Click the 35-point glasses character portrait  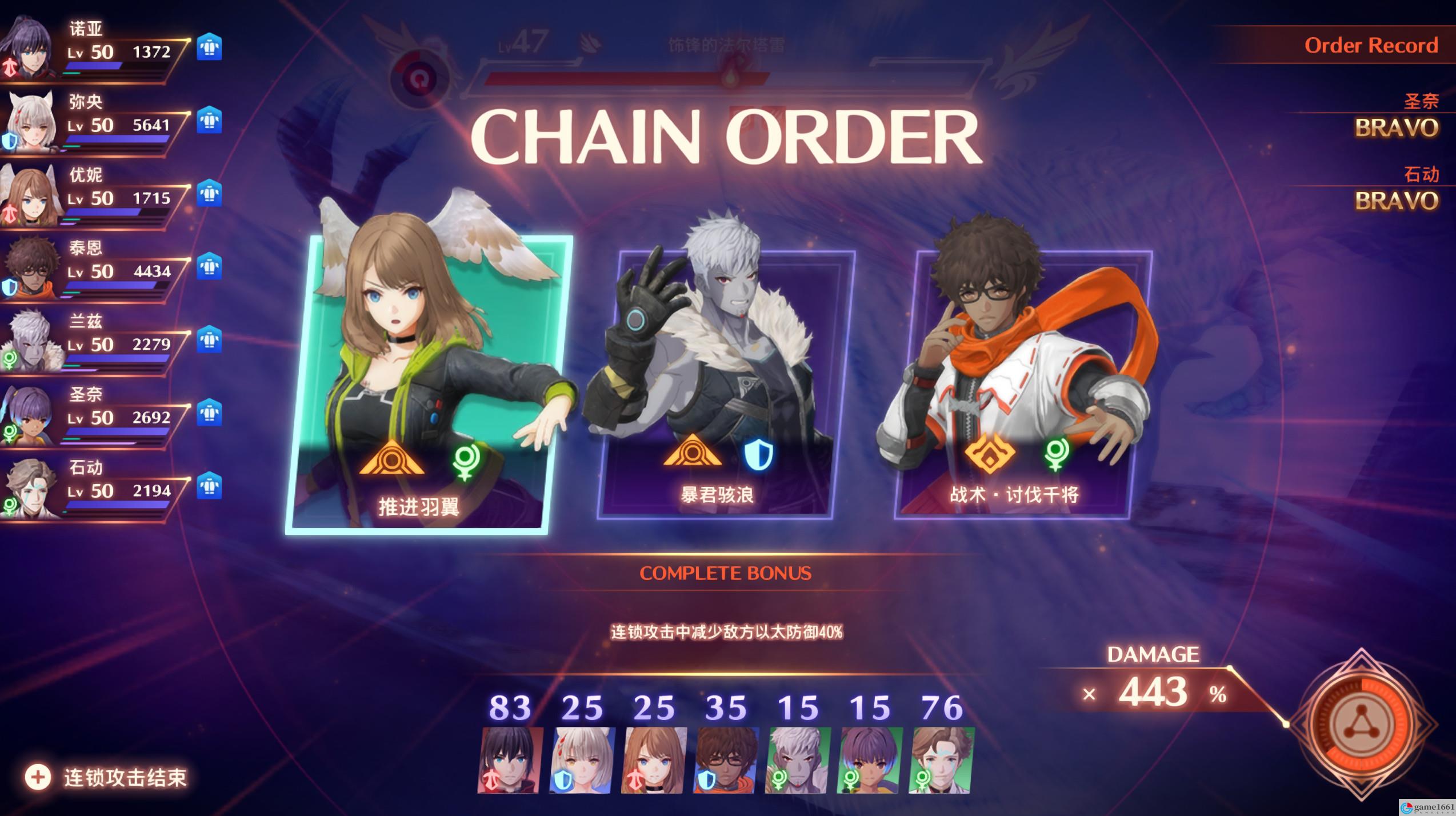point(726,760)
